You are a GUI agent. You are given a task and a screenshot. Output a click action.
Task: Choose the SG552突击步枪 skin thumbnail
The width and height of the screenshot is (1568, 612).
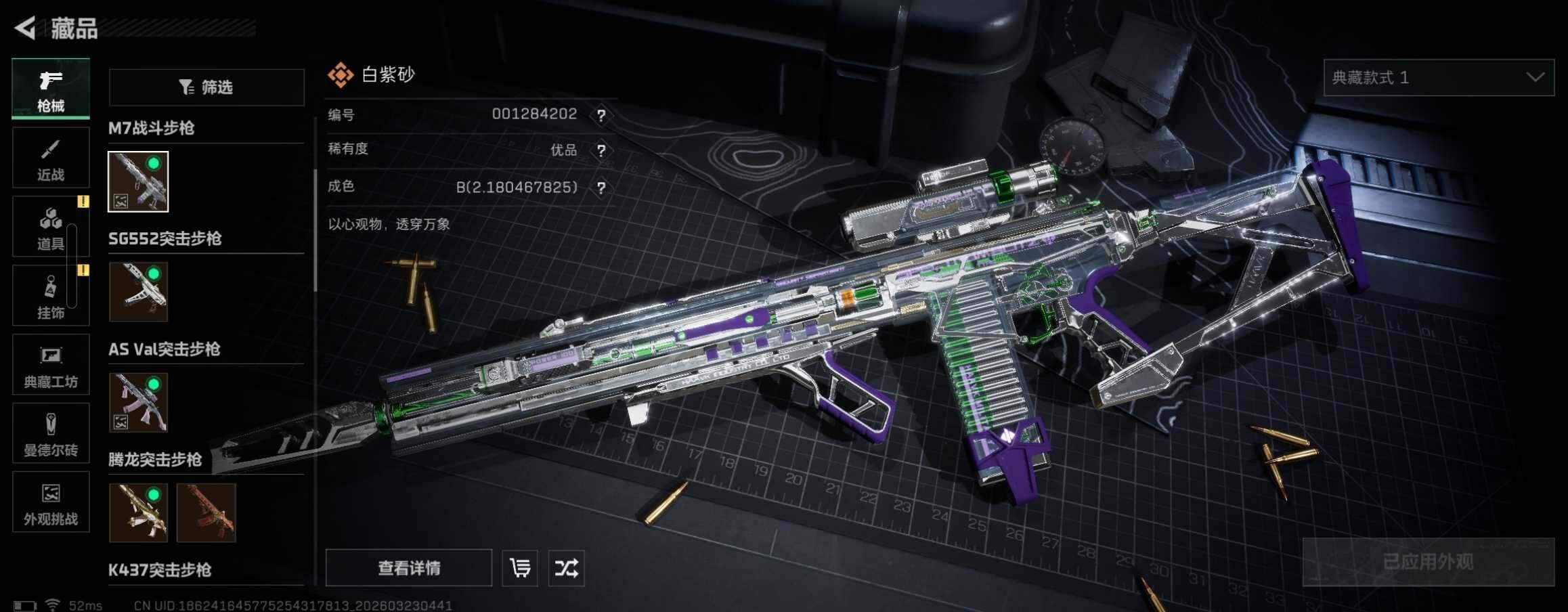(138, 292)
